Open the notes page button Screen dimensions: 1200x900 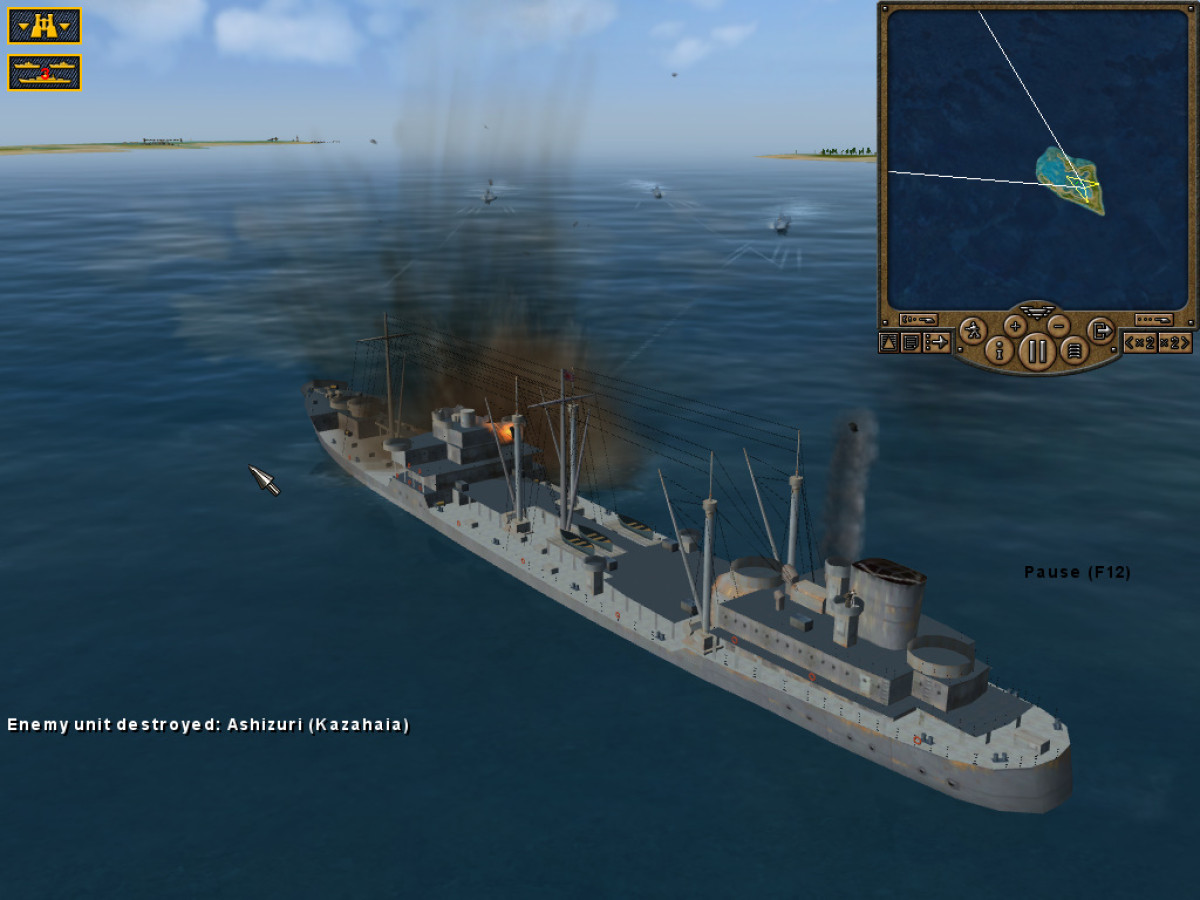tap(910, 343)
